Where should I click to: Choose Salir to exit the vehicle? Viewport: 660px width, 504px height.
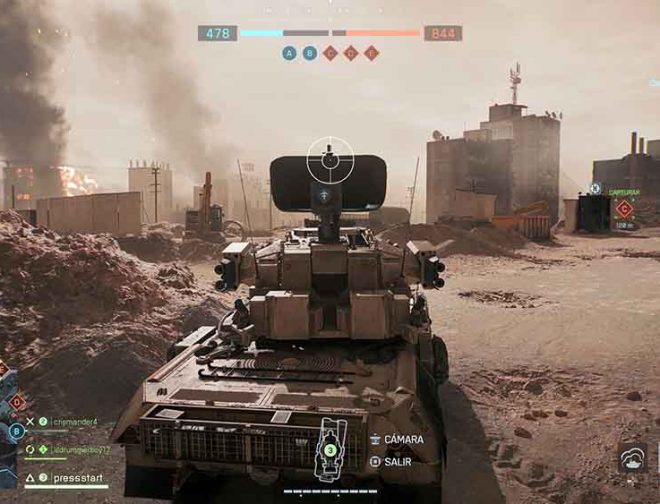395,461
